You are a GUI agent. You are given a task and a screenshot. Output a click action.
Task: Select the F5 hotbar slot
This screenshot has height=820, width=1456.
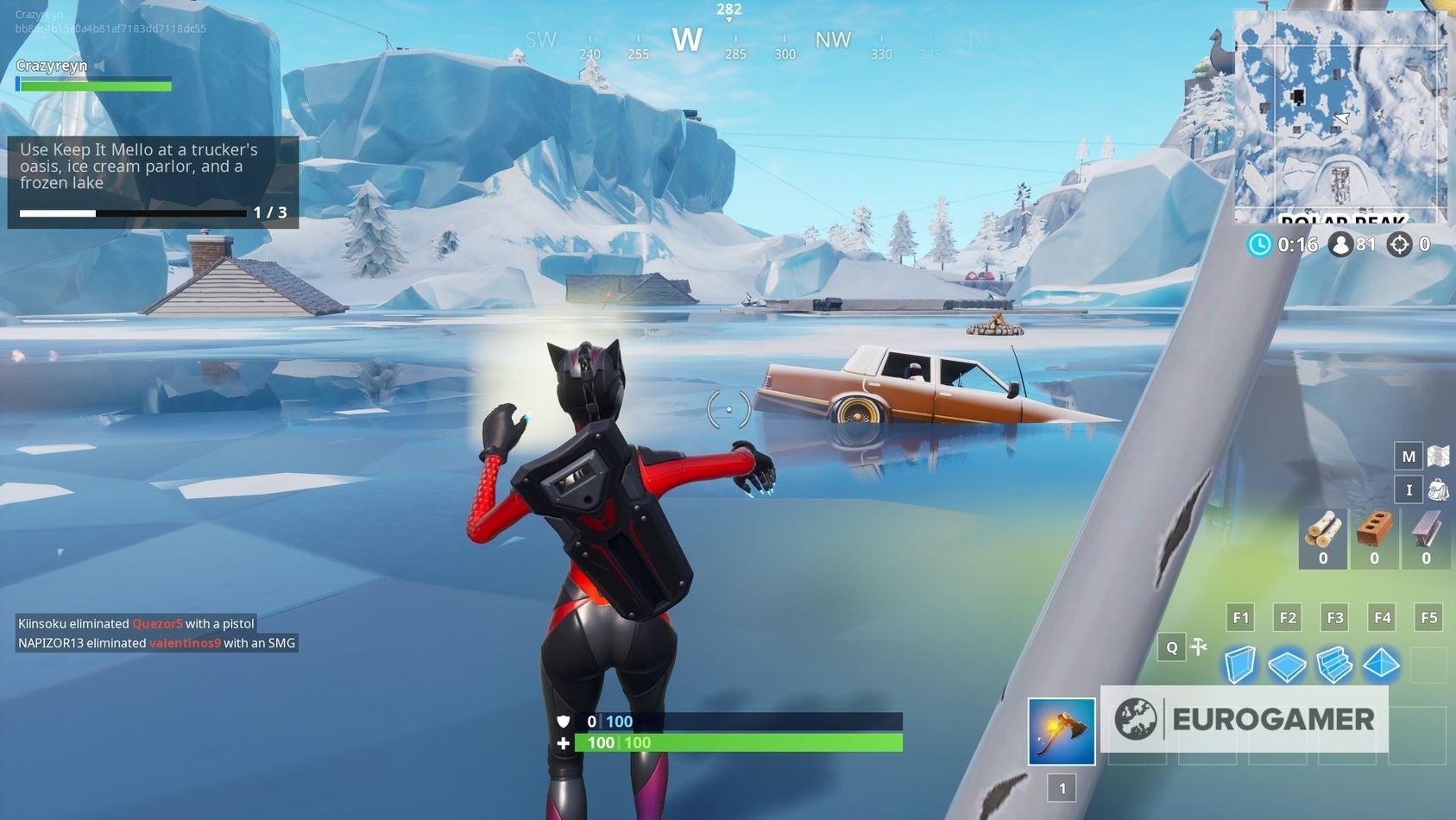coord(1429,617)
